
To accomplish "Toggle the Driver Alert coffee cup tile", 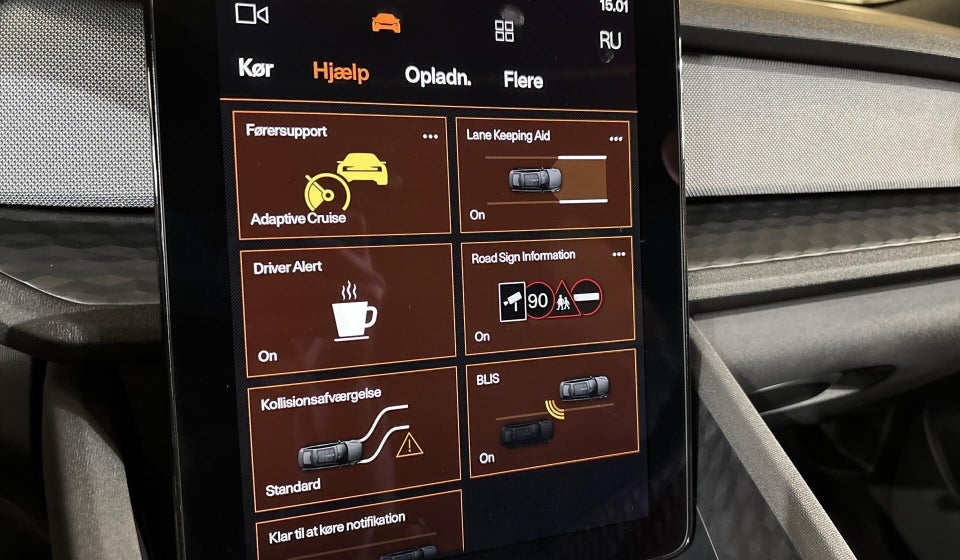I will click(348, 307).
